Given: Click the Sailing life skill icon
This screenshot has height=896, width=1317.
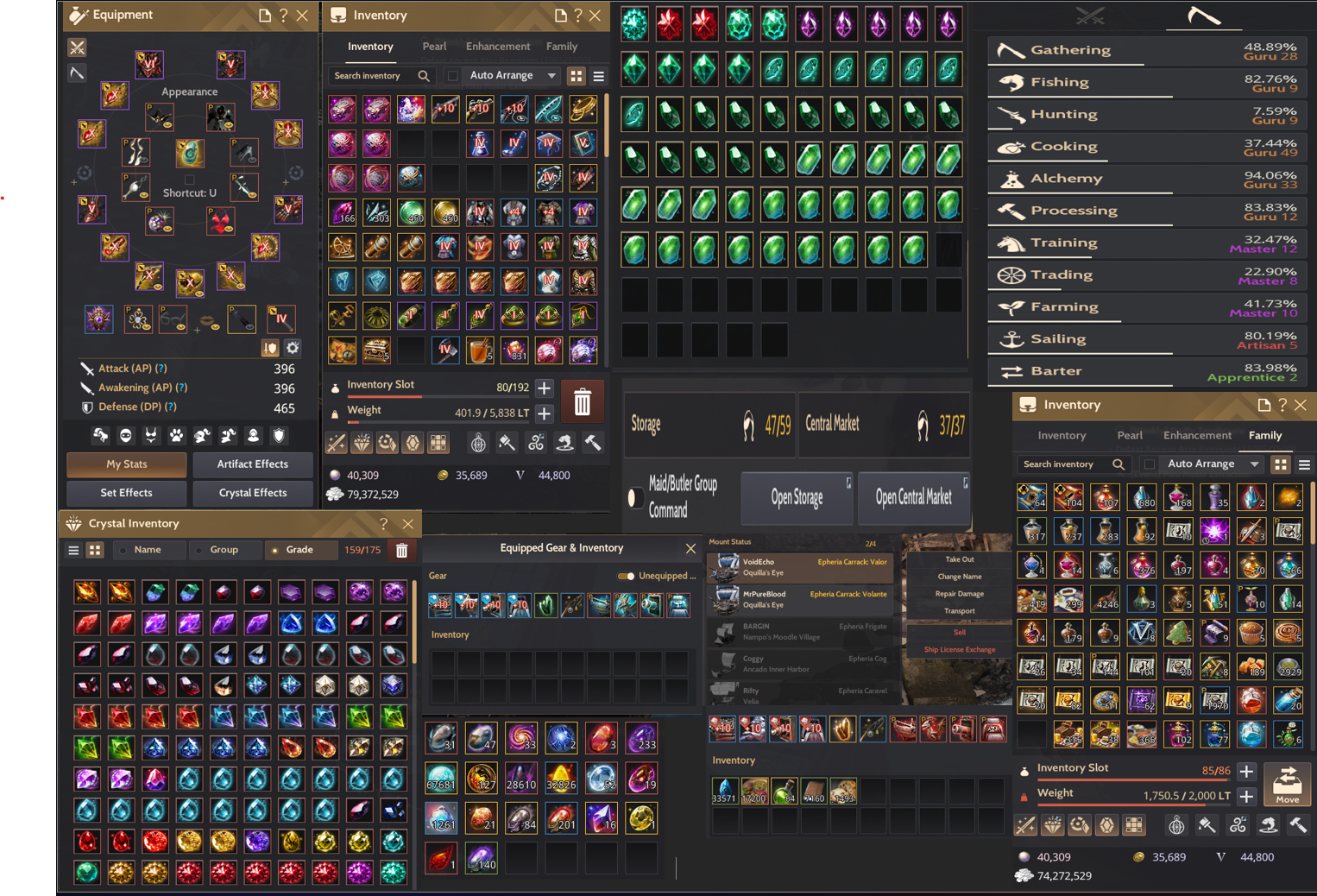Looking at the screenshot, I should pos(1011,338).
